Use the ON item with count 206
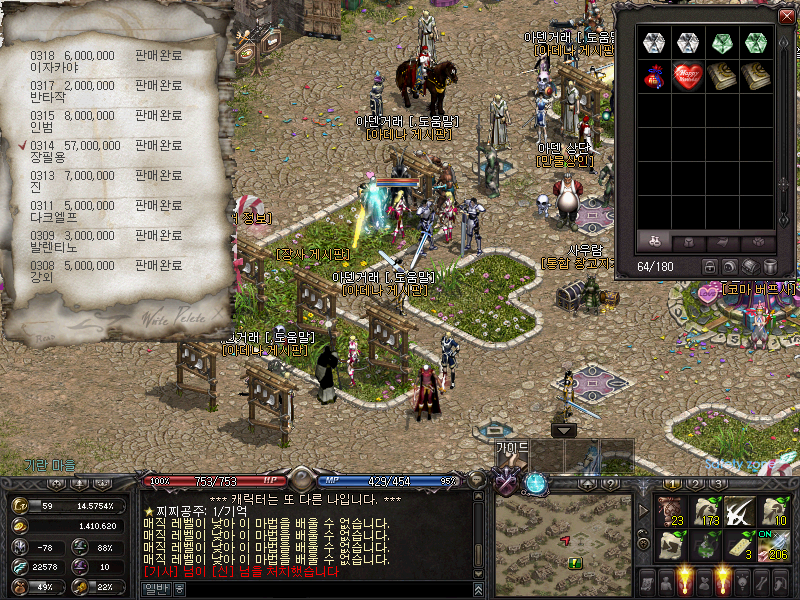The image size is (800, 600). pos(774,545)
